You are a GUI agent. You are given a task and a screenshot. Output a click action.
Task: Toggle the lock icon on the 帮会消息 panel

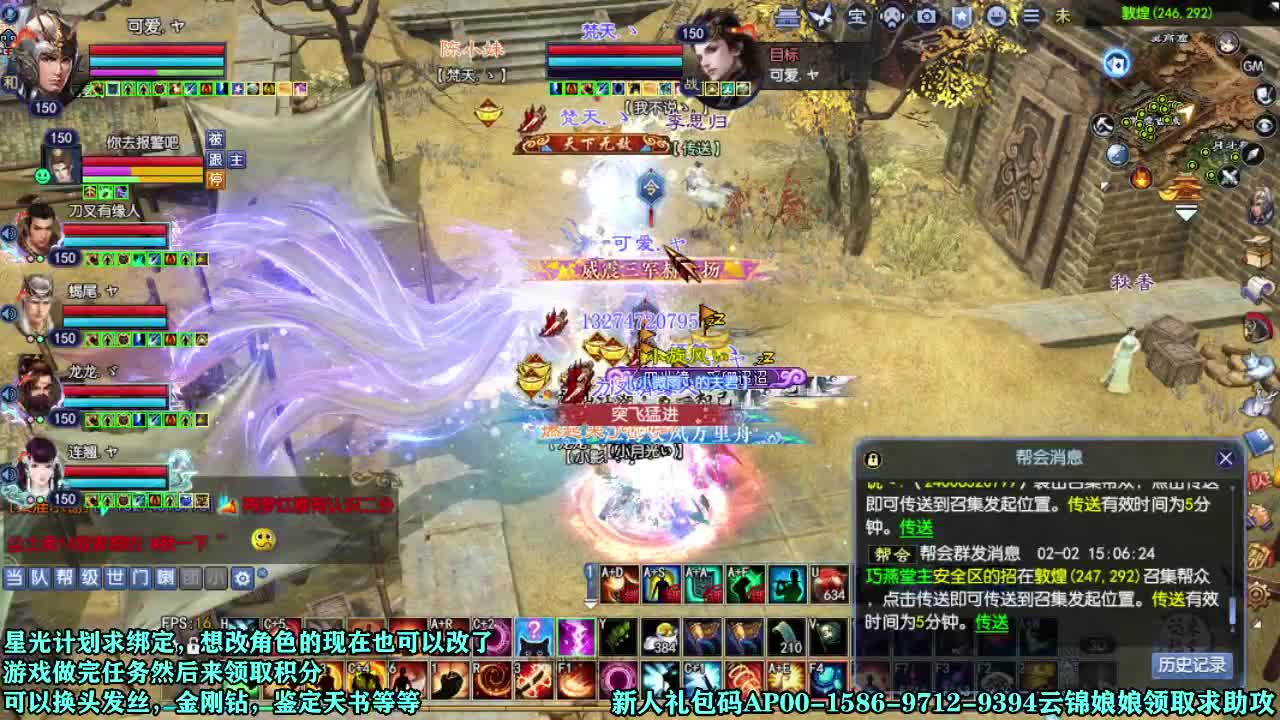(x=872, y=458)
